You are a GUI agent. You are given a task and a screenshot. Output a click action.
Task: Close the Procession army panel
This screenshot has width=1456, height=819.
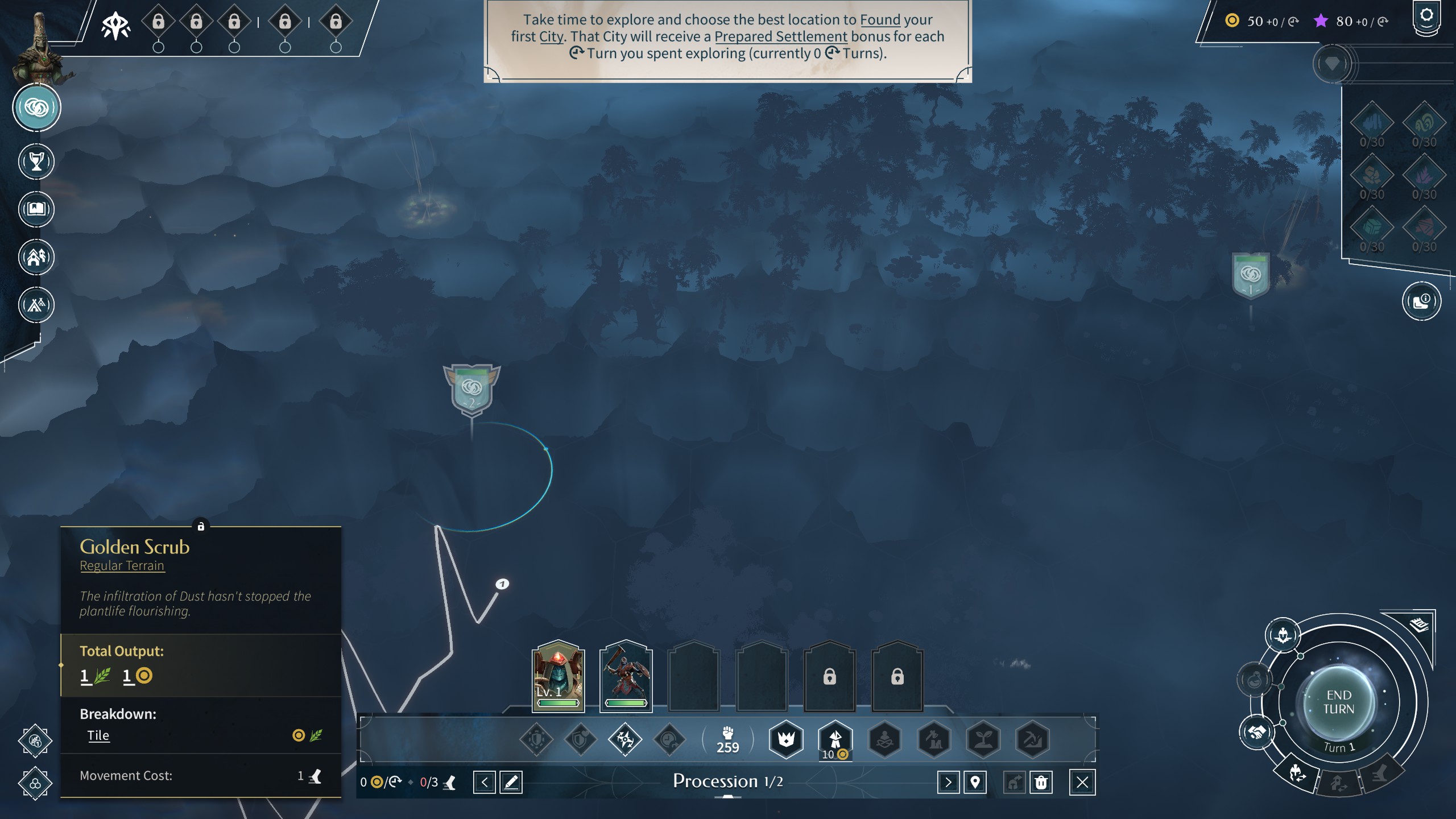point(1082,783)
